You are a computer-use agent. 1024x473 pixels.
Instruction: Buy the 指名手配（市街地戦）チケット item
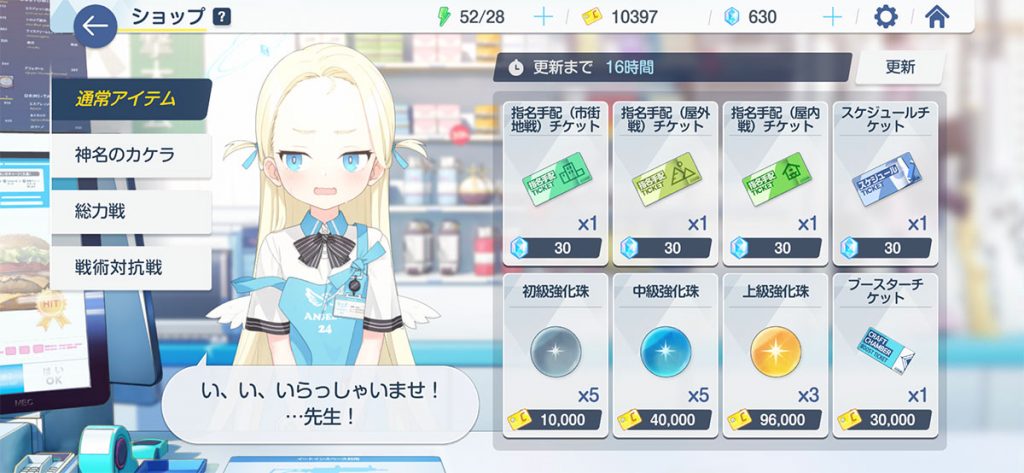coord(555,181)
